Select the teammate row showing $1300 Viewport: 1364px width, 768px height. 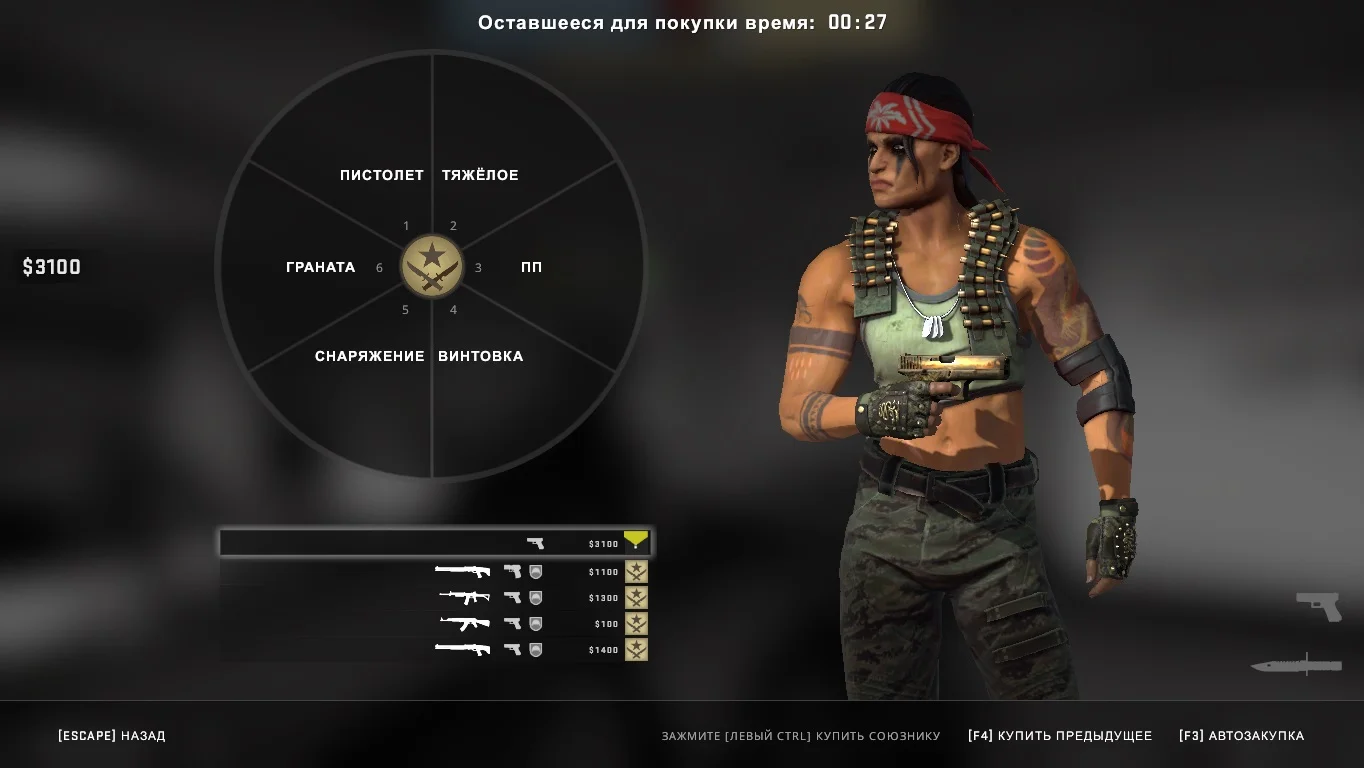click(x=435, y=598)
